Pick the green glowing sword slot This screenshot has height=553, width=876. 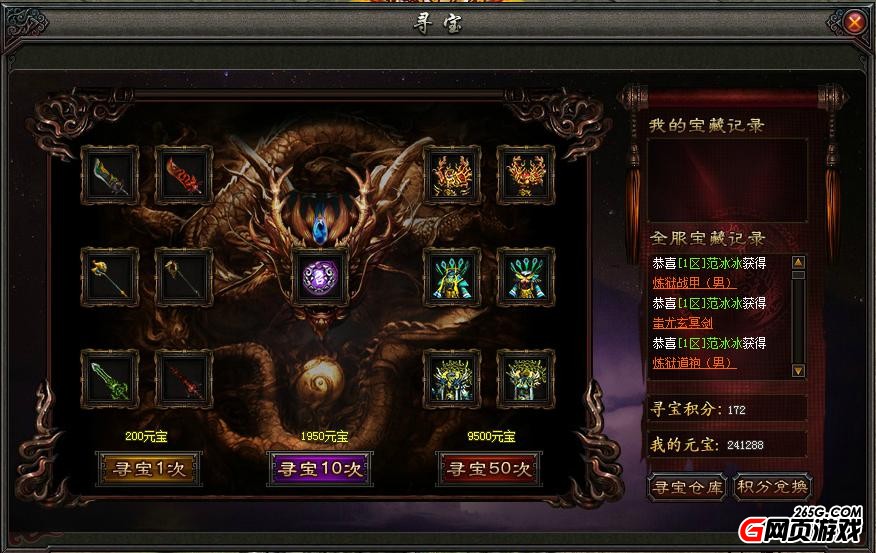tap(109, 379)
